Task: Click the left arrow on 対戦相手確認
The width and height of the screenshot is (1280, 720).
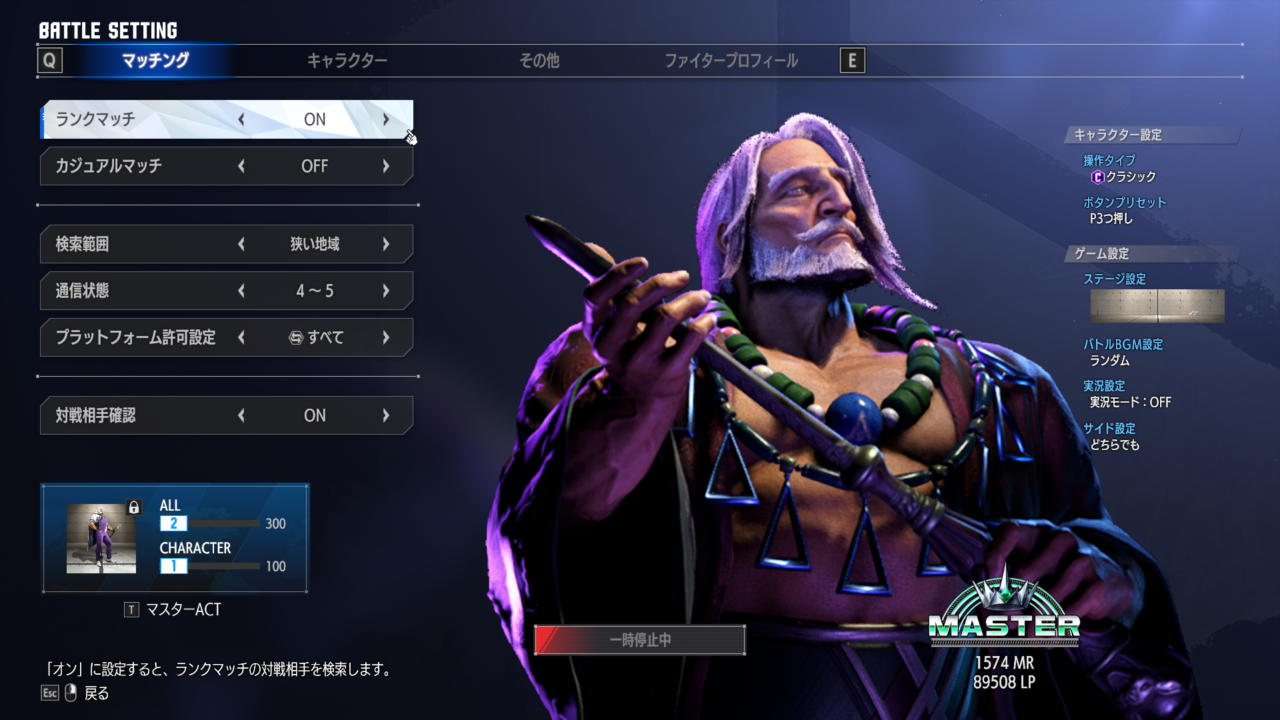Action: pyautogui.click(x=241, y=416)
